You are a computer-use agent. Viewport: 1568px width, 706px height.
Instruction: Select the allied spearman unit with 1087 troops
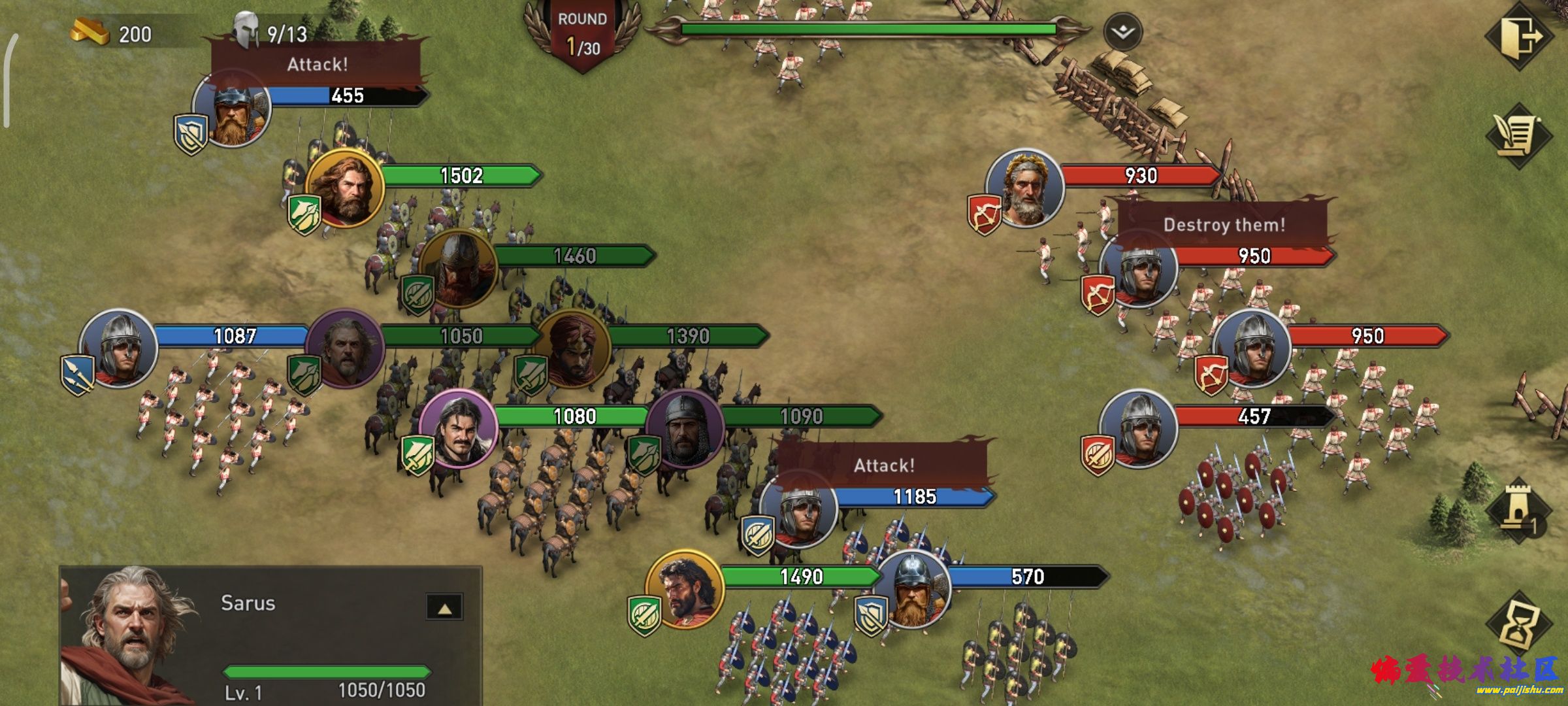(x=118, y=348)
